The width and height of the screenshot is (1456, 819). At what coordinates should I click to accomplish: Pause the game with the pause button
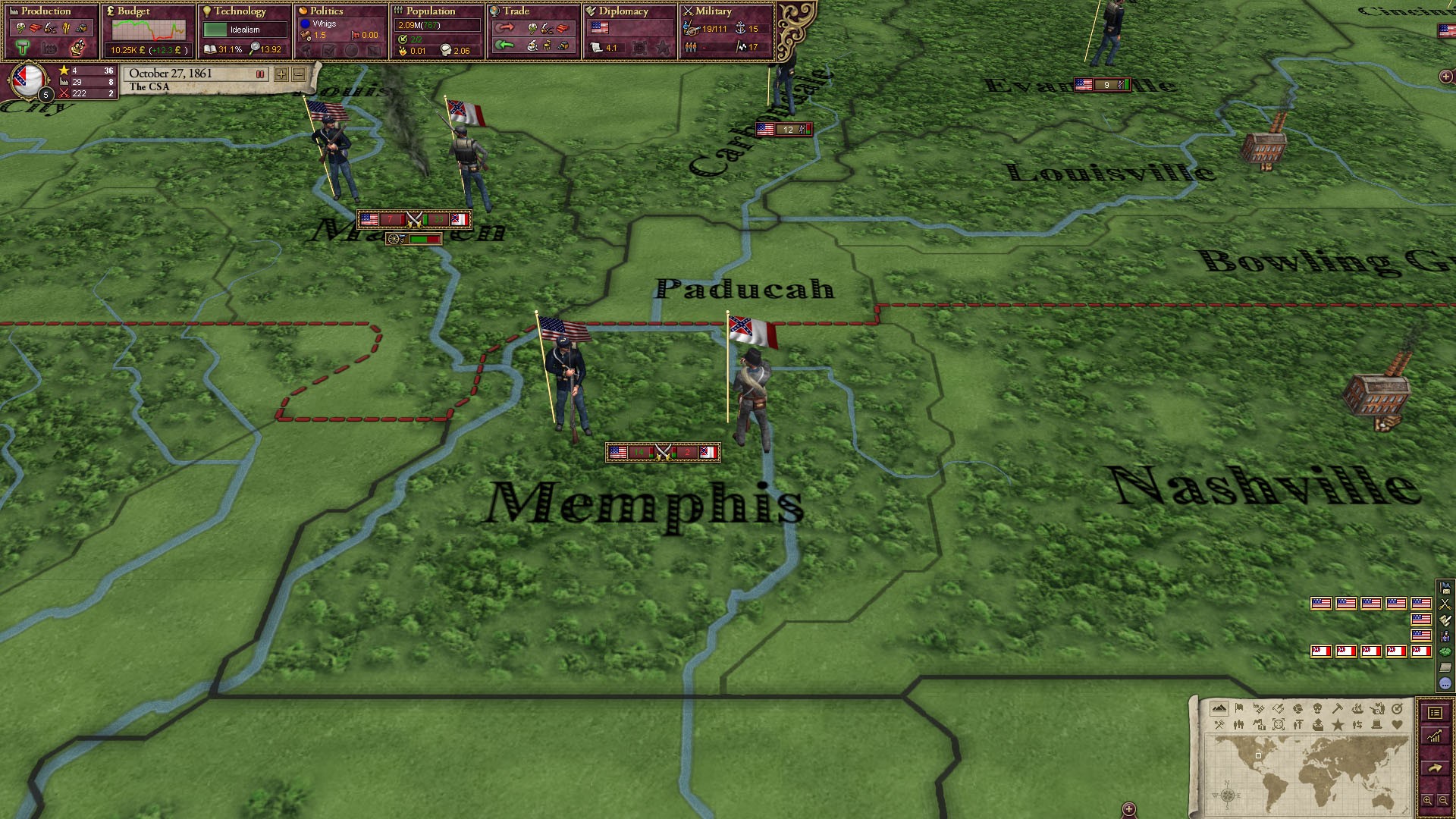click(260, 74)
